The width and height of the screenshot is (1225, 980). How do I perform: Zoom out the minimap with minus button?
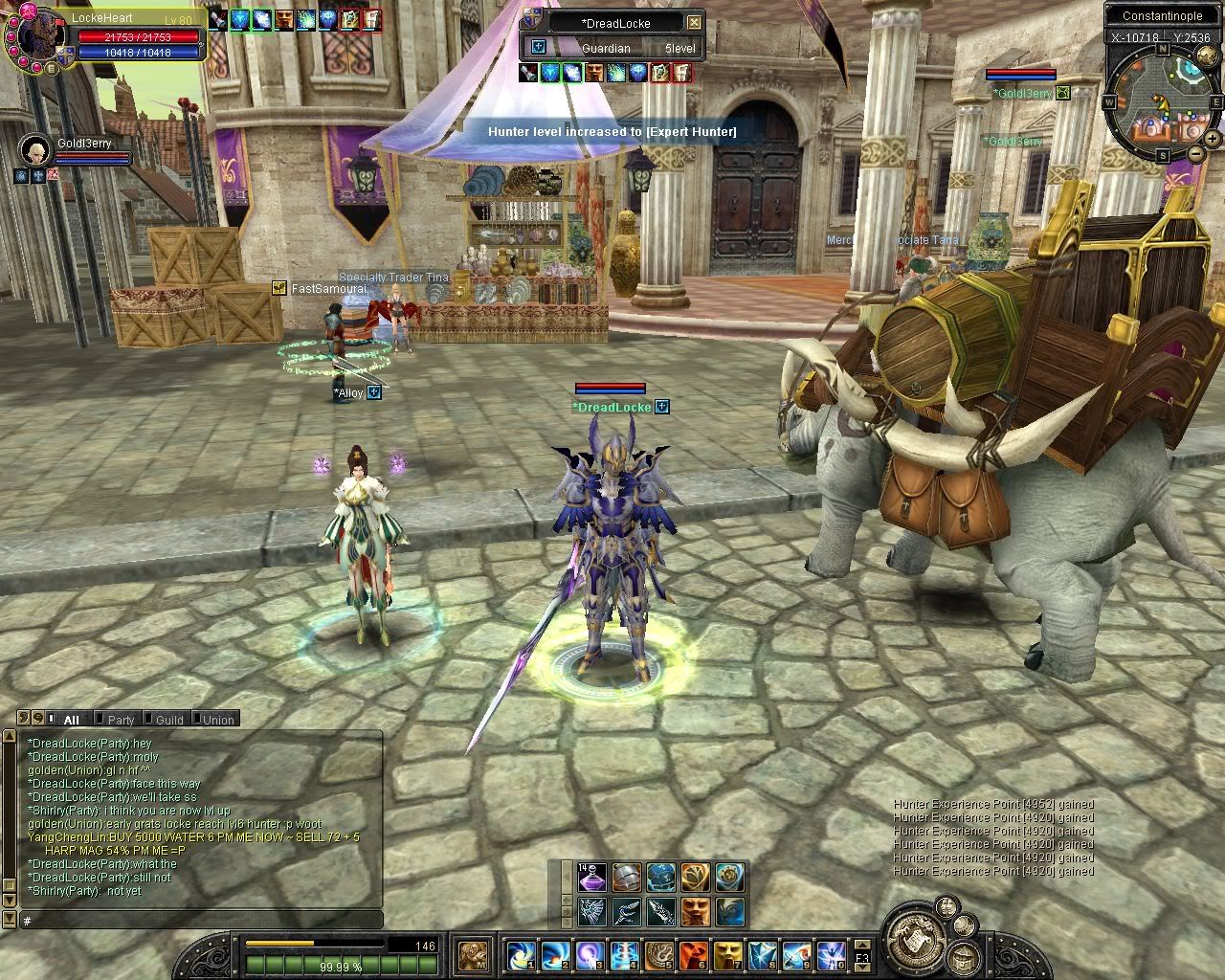[x=1195, y=153]
